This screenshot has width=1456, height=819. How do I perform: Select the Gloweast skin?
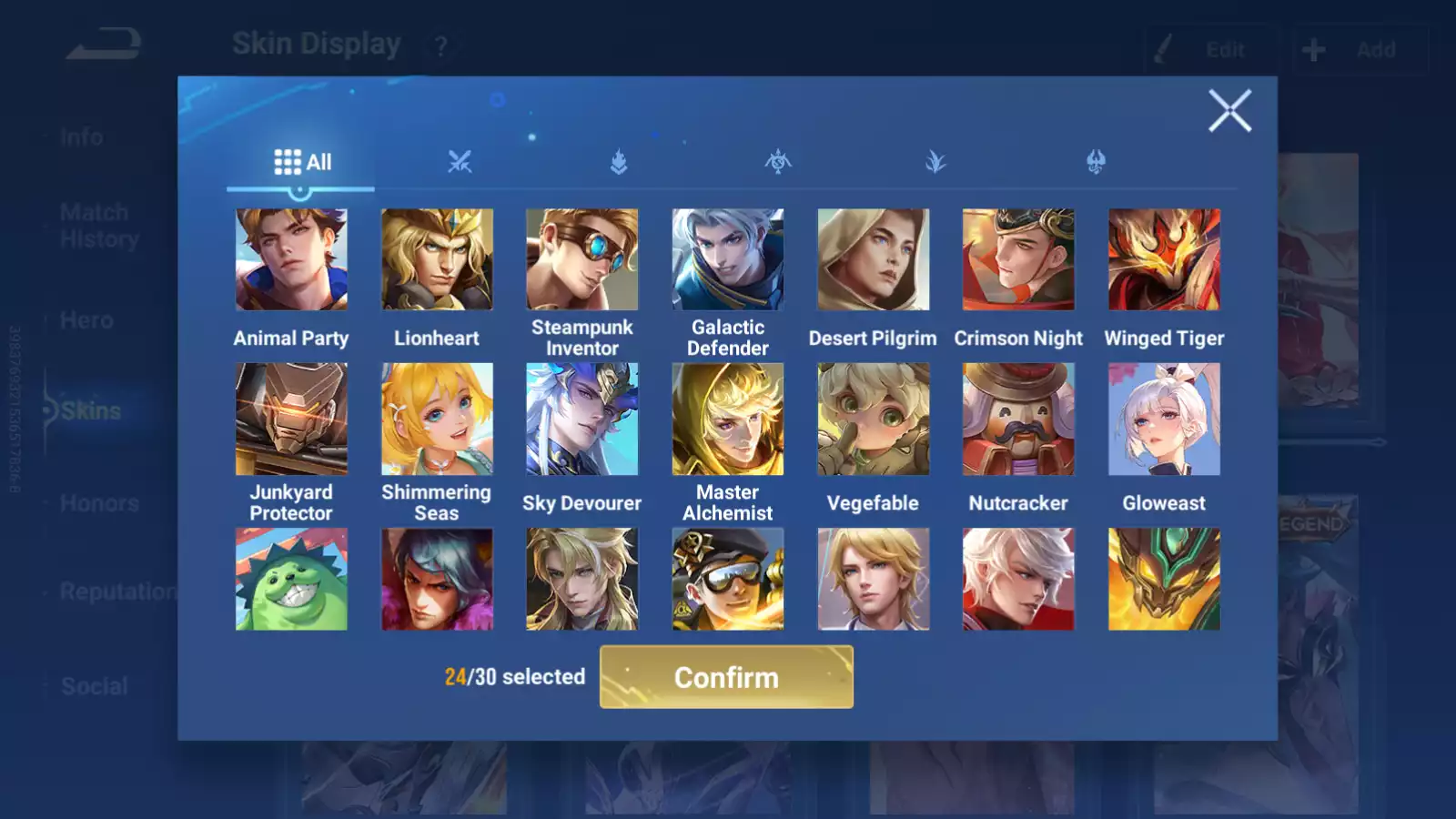click(1164, 420)
